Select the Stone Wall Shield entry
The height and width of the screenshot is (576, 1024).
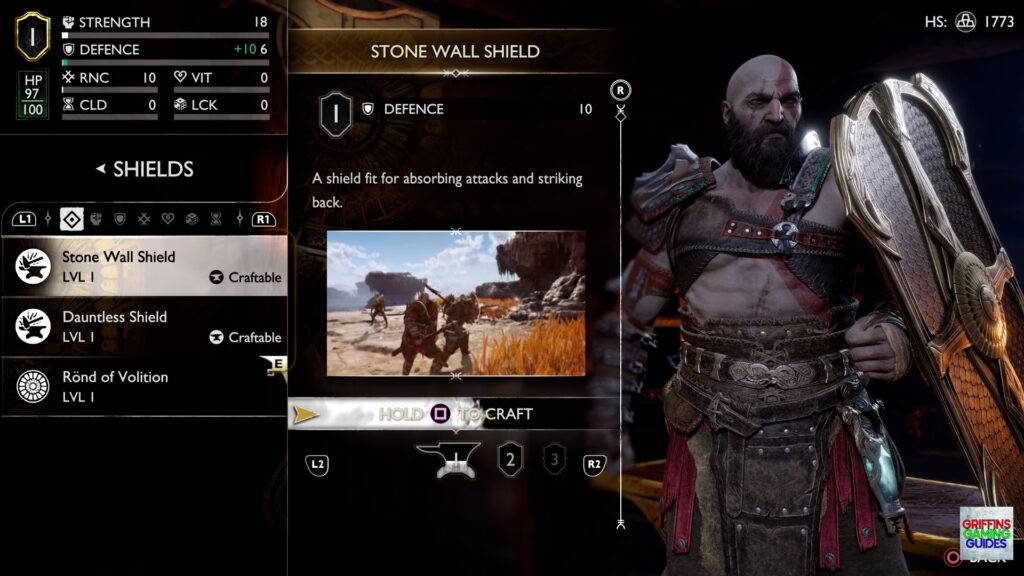[x=145, y=266]
